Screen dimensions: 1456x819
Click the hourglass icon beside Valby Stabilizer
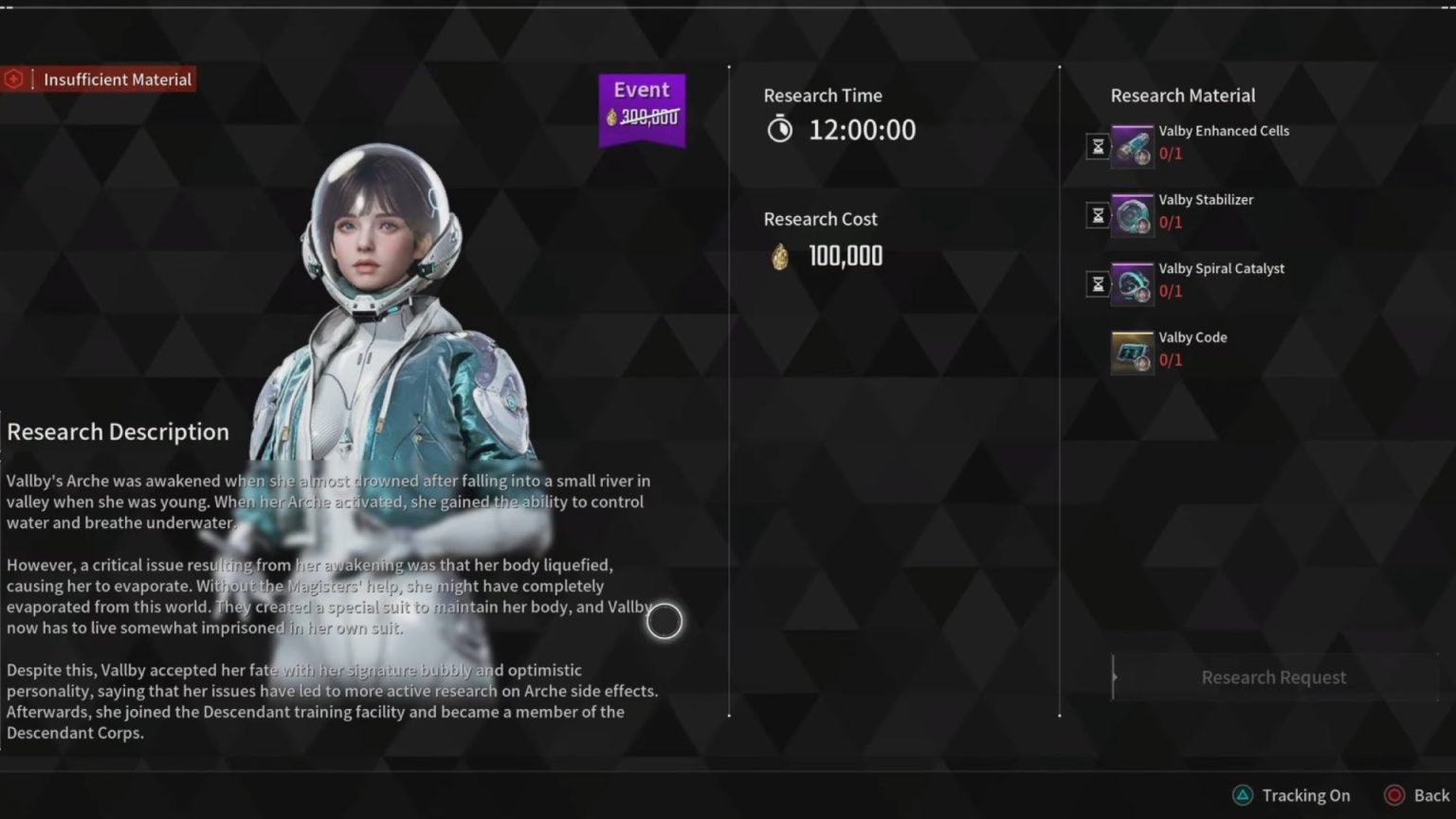(x=1097, y=215)
